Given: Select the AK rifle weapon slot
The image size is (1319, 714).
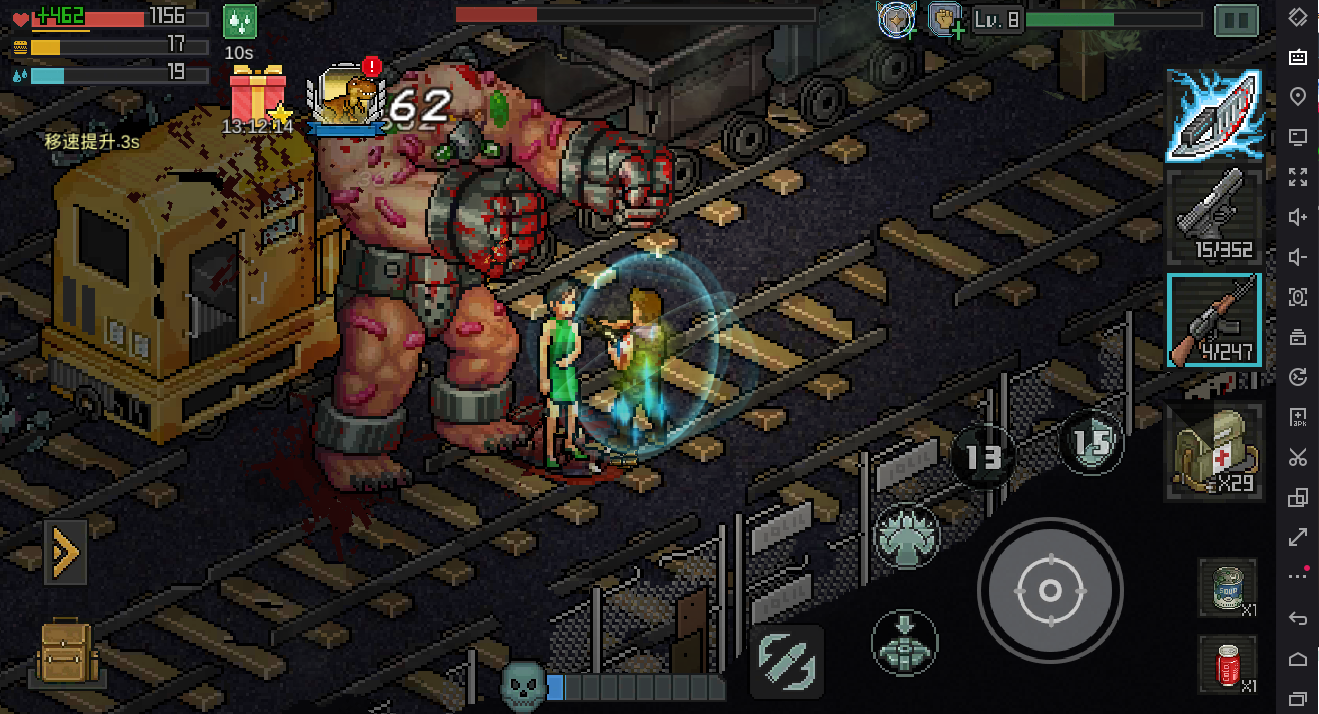Looking at the screenshot, I should [x=1214, y=320].
